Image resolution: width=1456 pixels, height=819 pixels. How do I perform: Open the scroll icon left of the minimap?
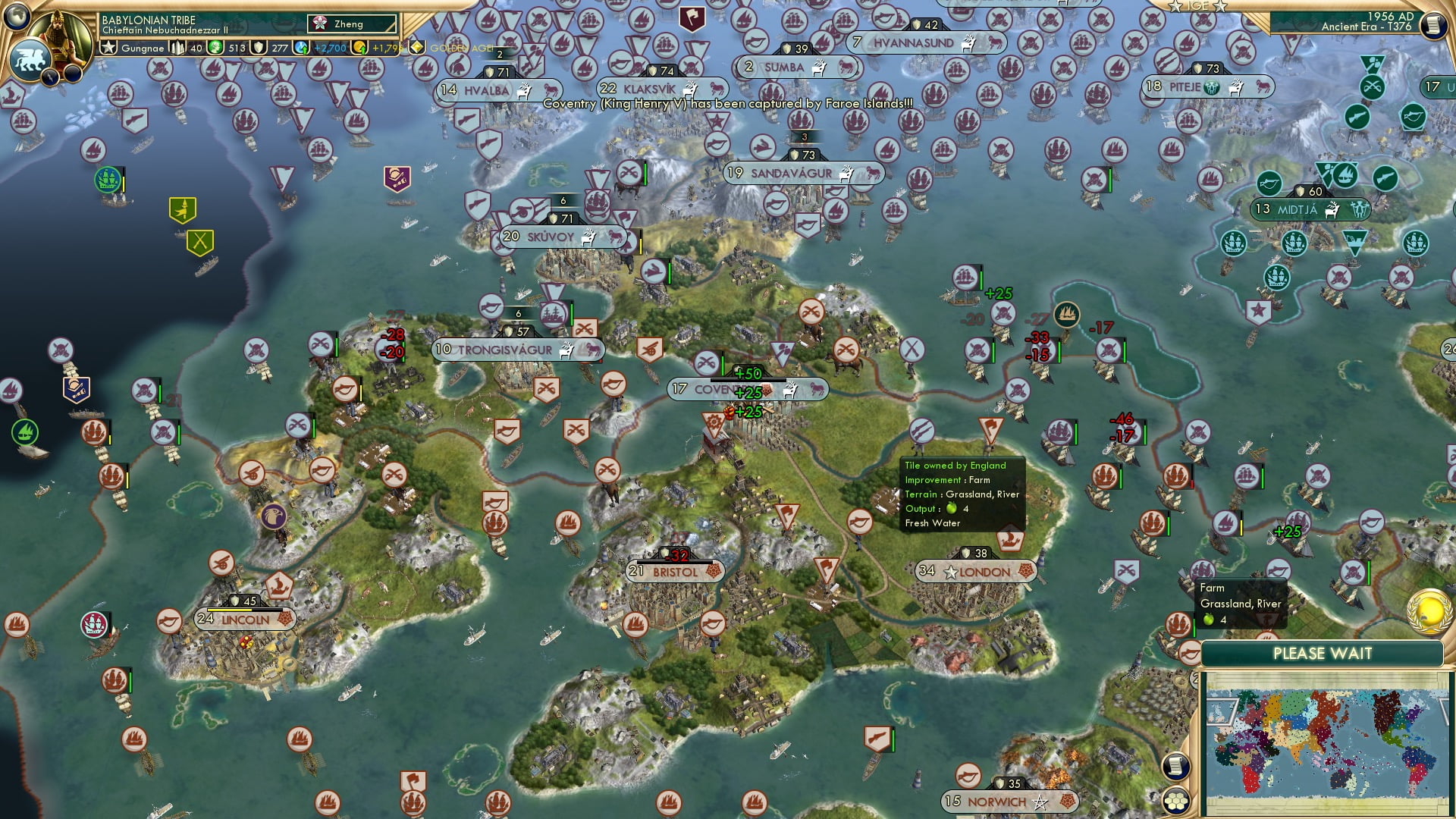[1175, 766]
